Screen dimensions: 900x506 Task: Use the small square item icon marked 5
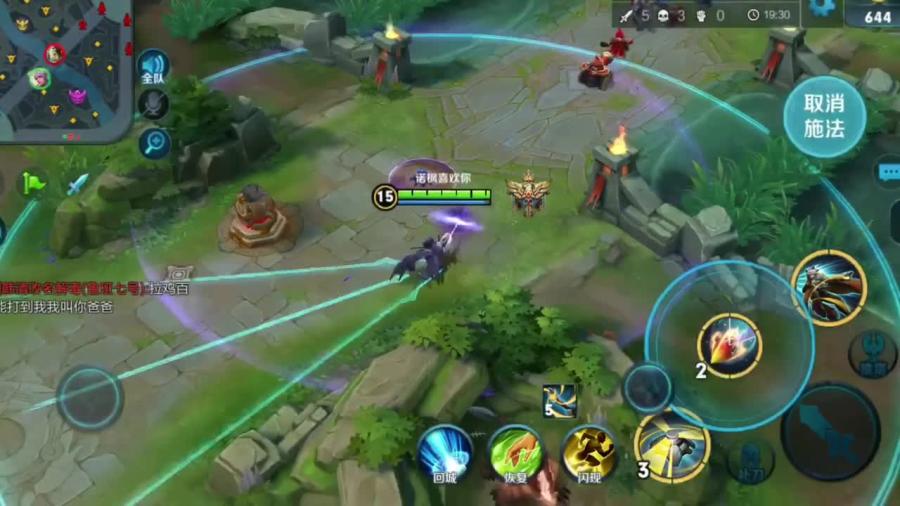coord(558,399)
